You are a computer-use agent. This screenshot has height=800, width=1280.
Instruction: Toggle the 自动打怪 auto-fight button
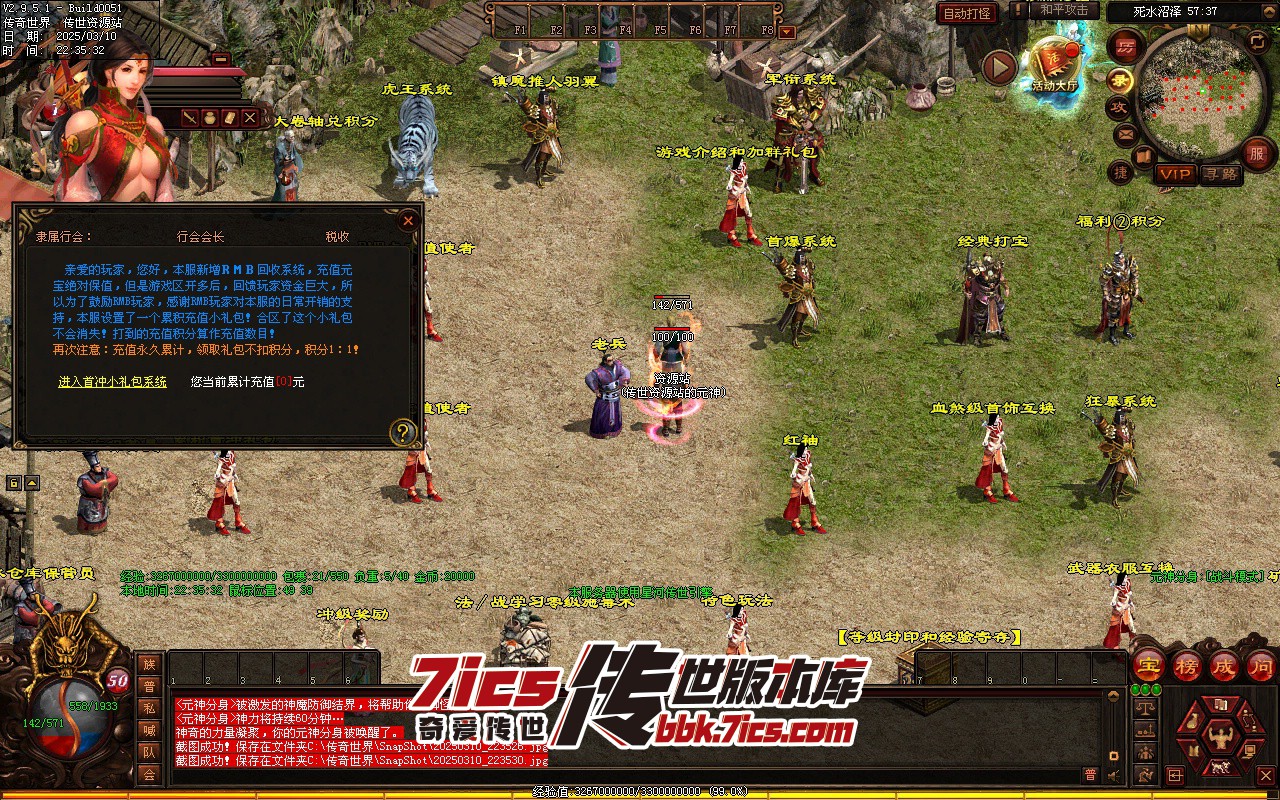pyautogui.click(x=967, y=13)
